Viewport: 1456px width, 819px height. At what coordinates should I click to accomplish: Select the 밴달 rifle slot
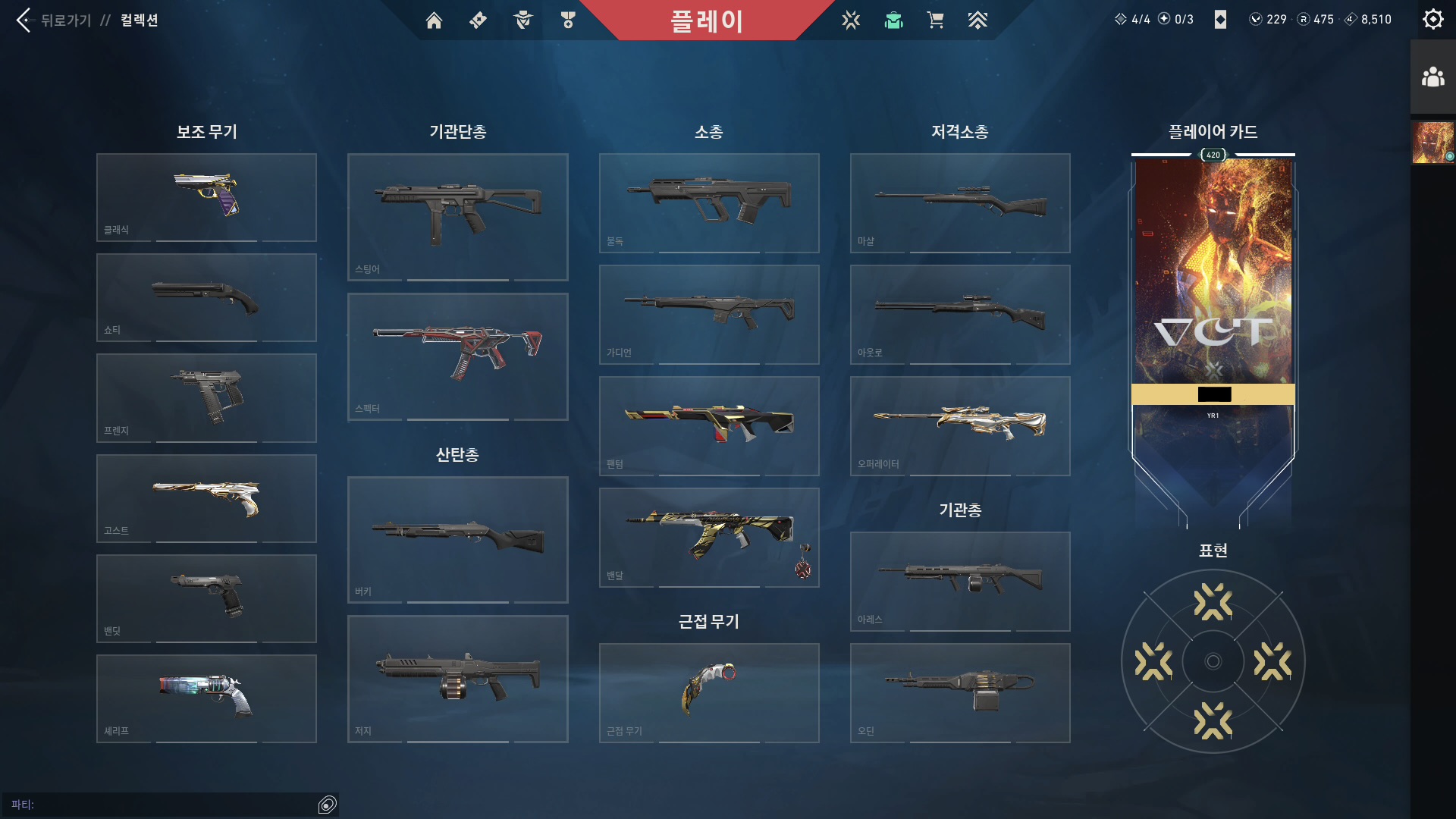click(x=709, y=537)
